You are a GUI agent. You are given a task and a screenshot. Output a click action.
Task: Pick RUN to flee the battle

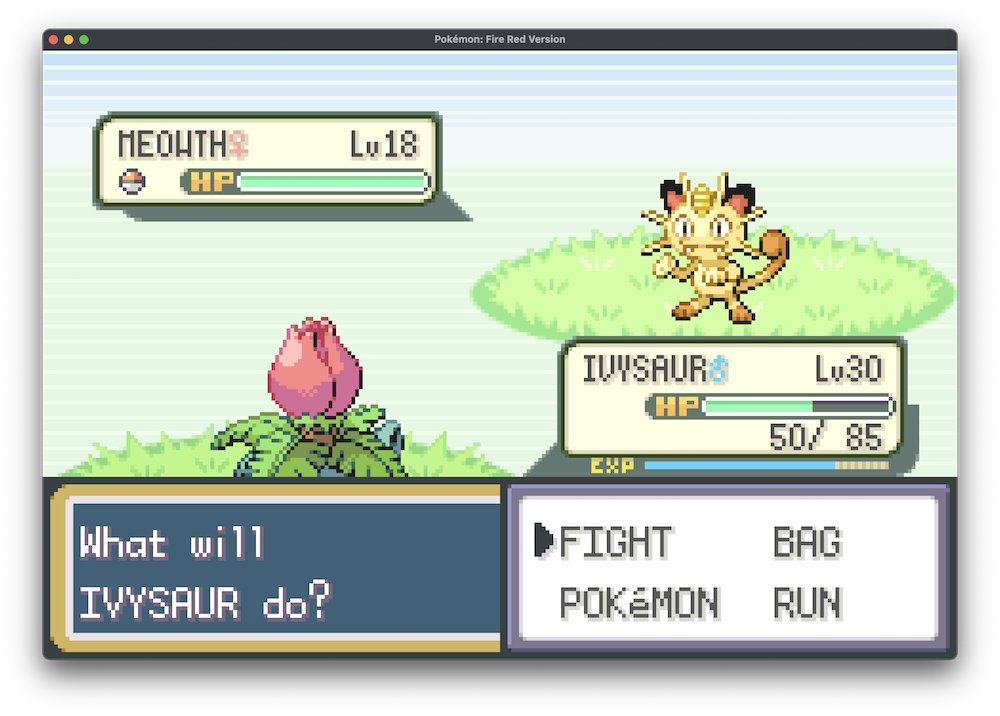click(807, 603)
